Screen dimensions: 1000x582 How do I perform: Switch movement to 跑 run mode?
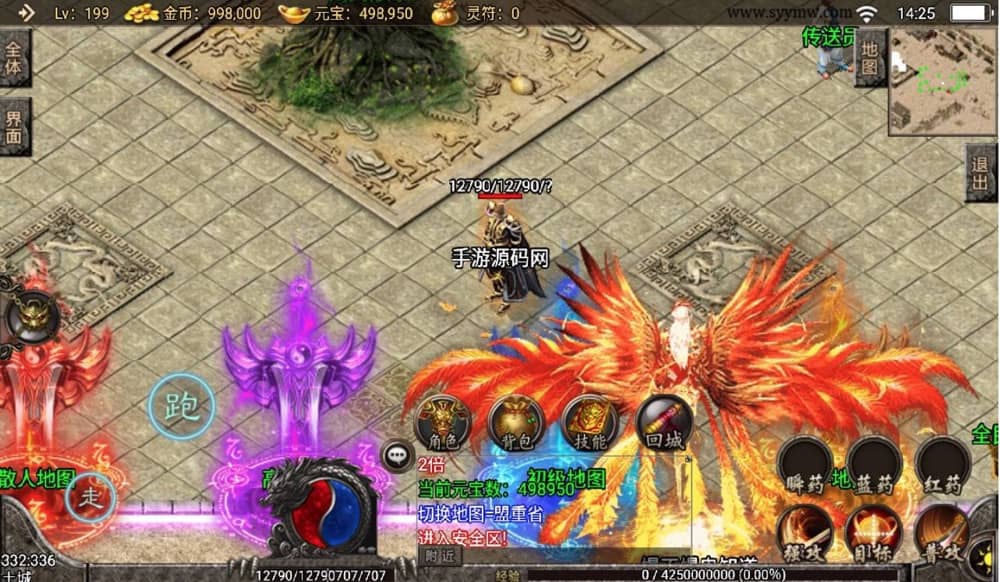[181, 406]
